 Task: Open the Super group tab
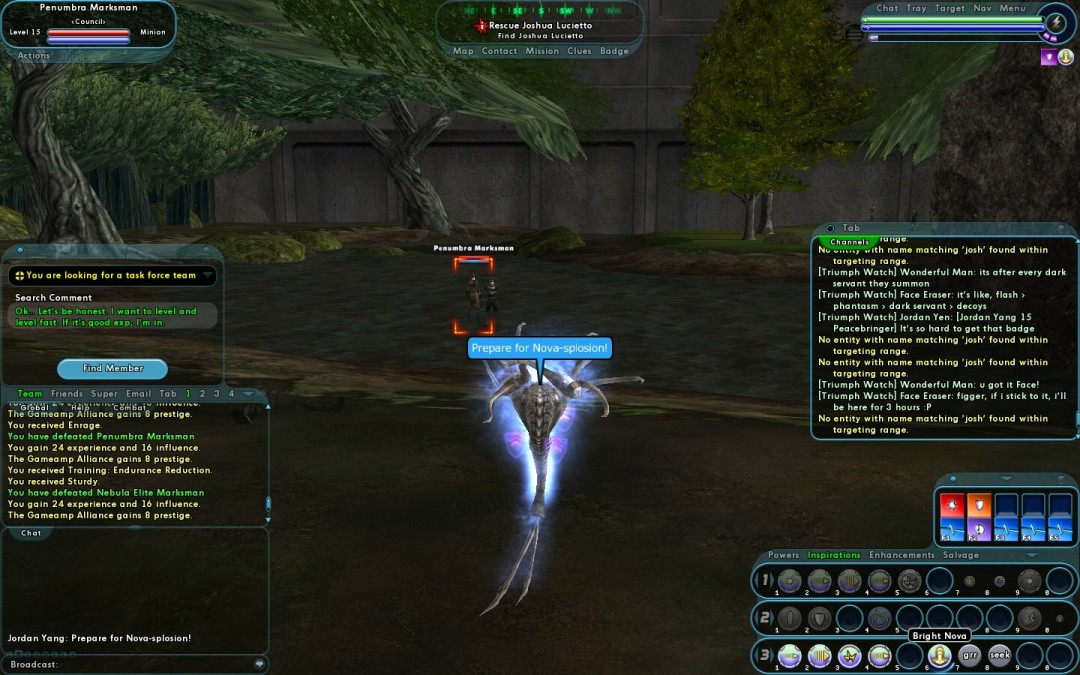point(104,394)
